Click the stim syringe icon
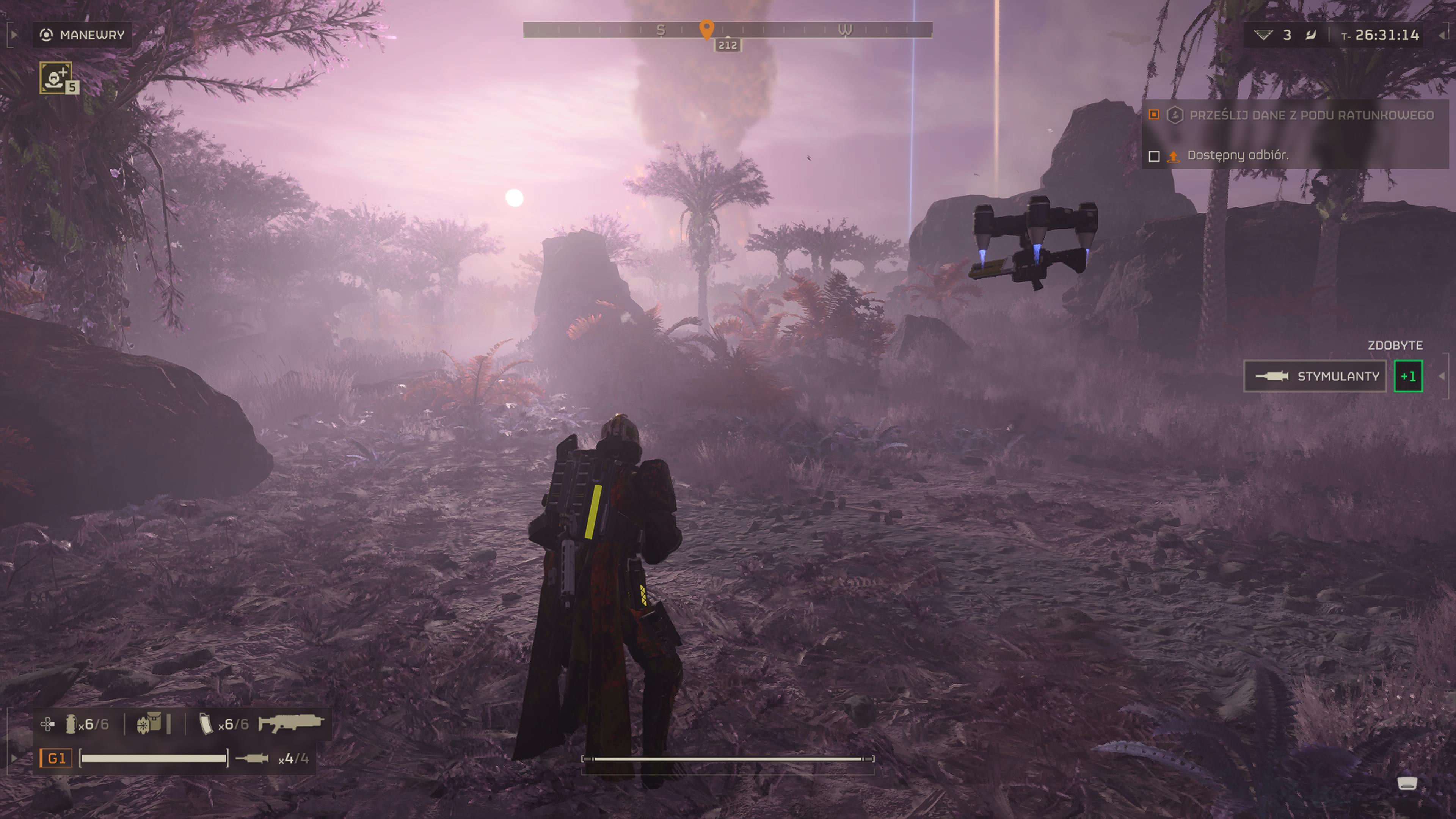 [251, 758]
